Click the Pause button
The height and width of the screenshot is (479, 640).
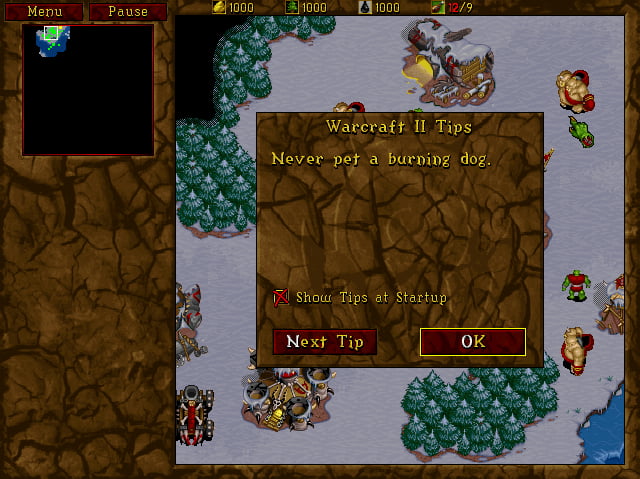tap(128, 11)
